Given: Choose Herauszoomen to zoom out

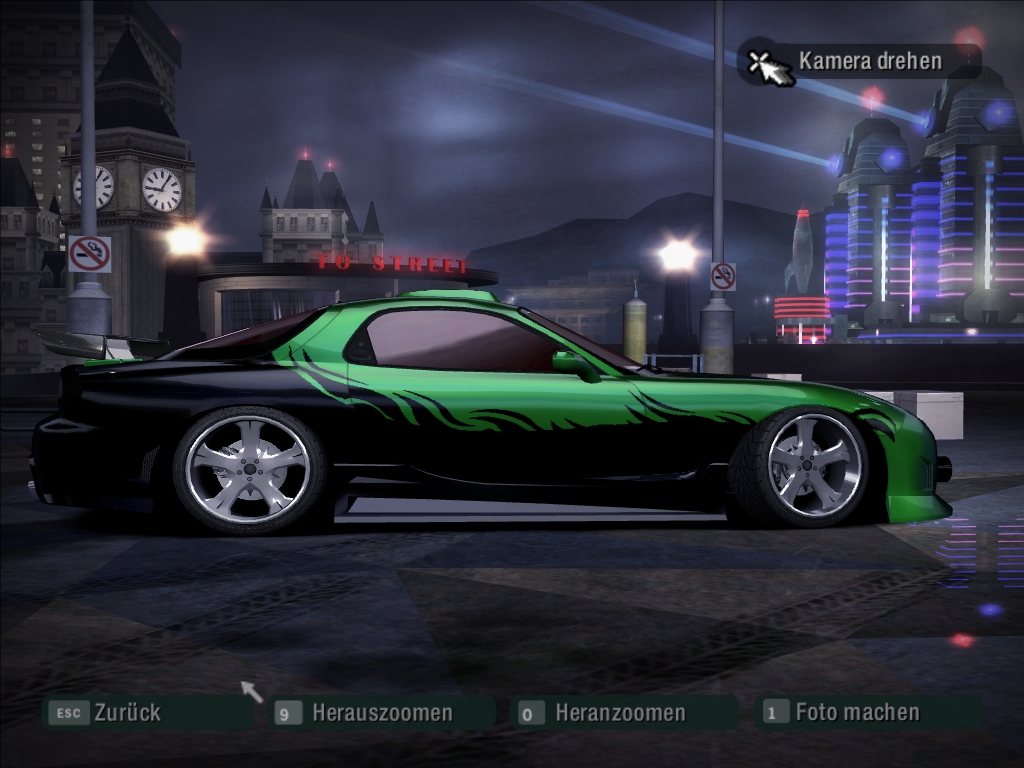Looking at the screenshot, I should pos(381,713).
